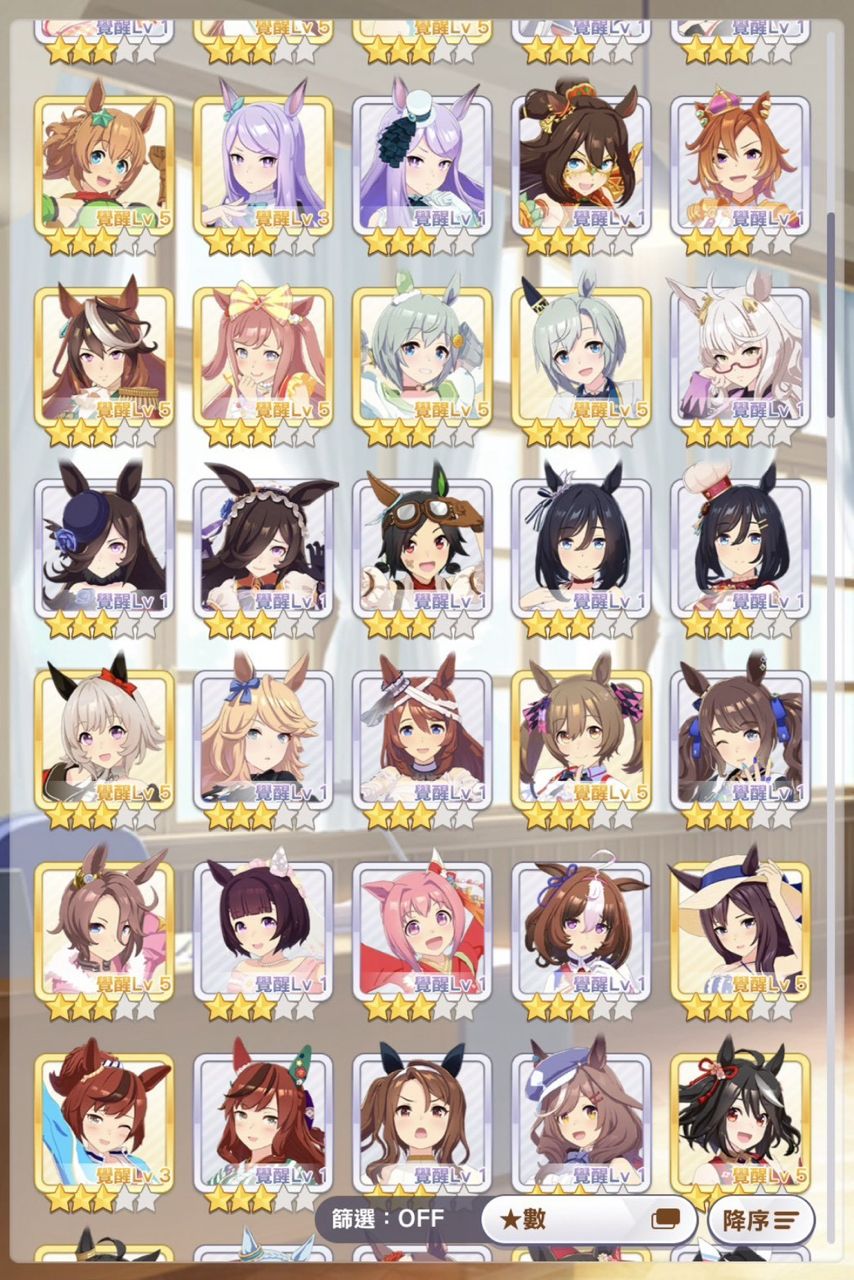Screen dimensions: 854x1280
Task: Open the brown-haired girl with golden eye mask
Action: click(x=581, y=165)
